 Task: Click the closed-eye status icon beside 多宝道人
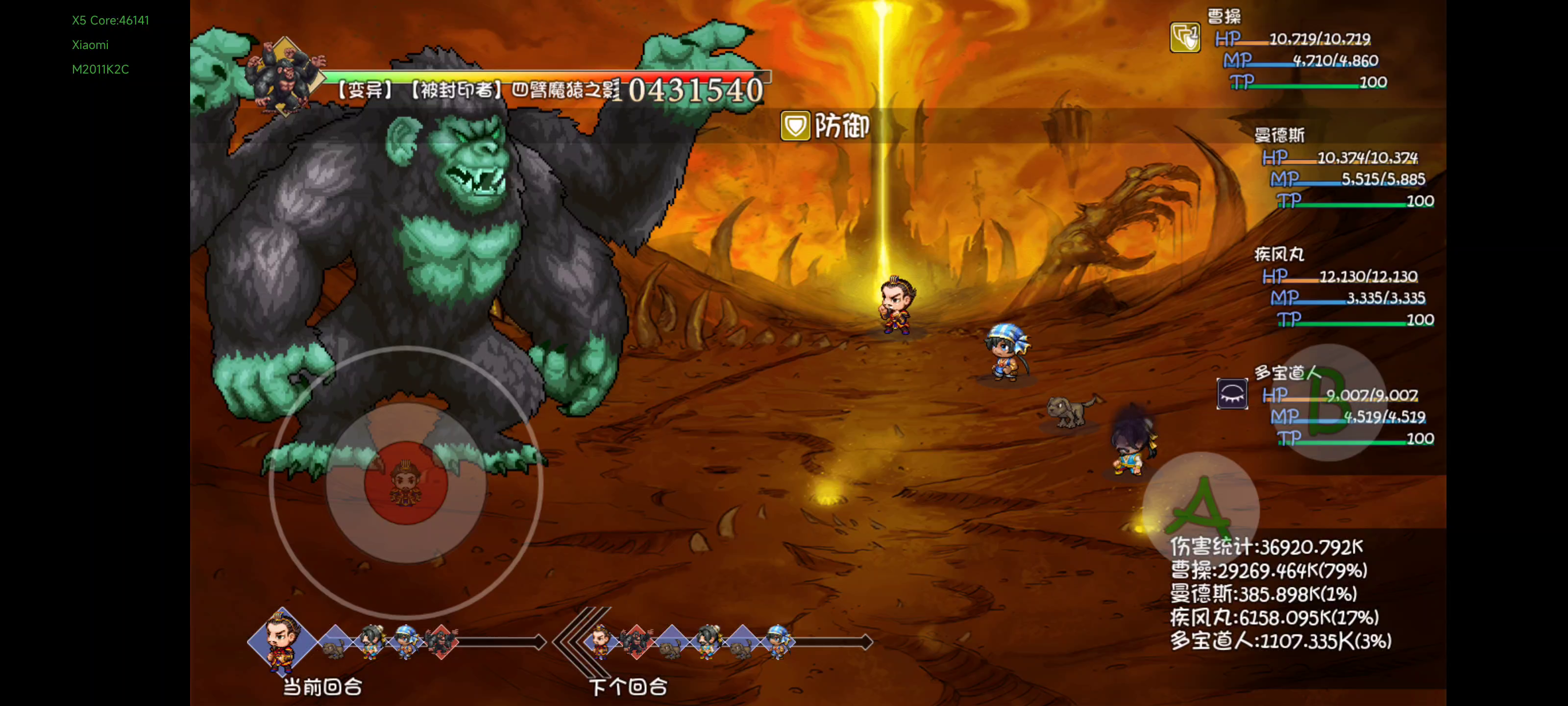pos(1232,394)
